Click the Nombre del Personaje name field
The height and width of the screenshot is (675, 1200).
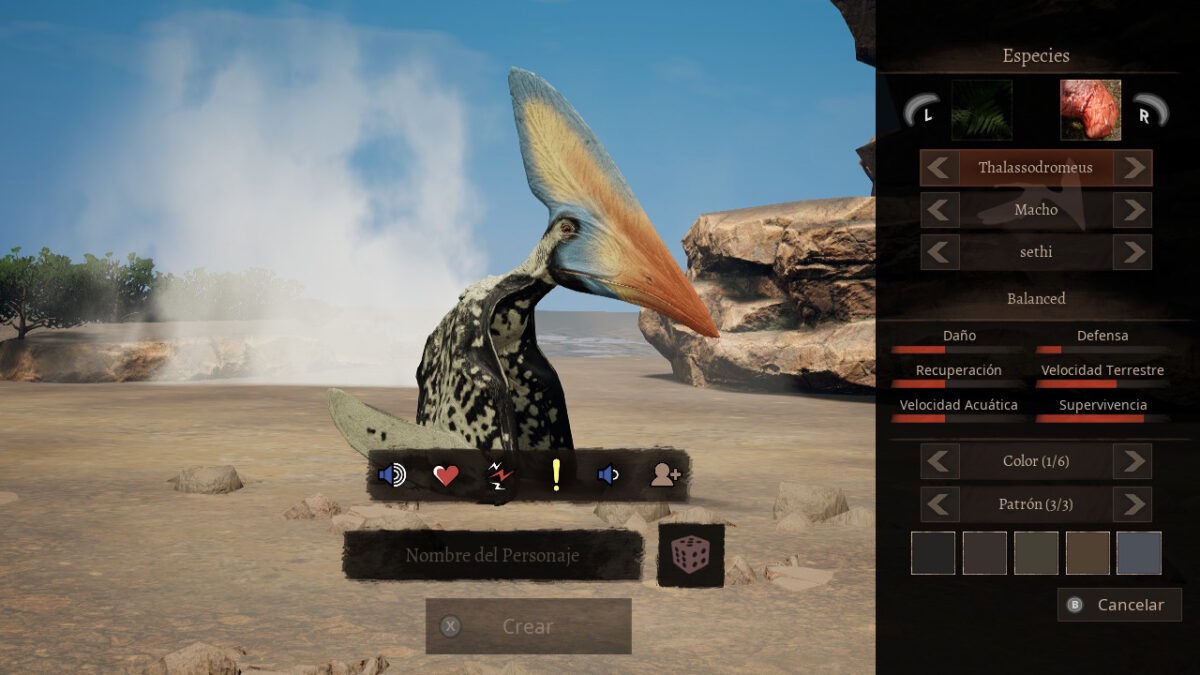pos(492,555)
